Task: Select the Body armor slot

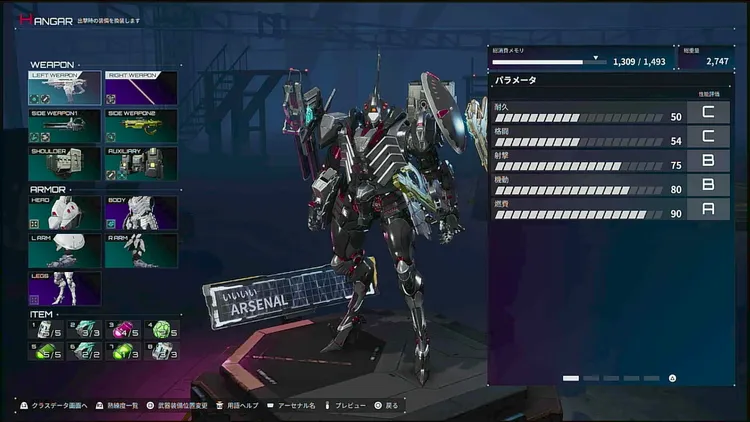Action: [x=141, y=213]
